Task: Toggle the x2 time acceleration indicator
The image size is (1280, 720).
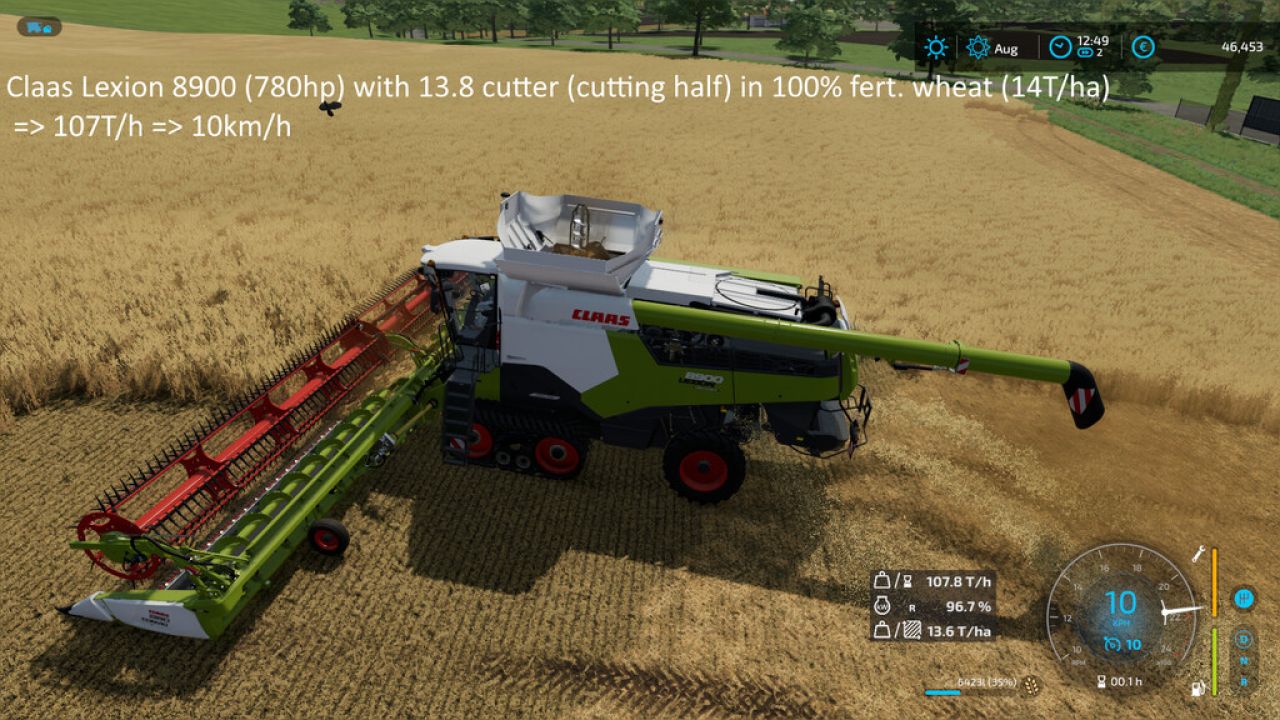Action: pos(1088,51)
